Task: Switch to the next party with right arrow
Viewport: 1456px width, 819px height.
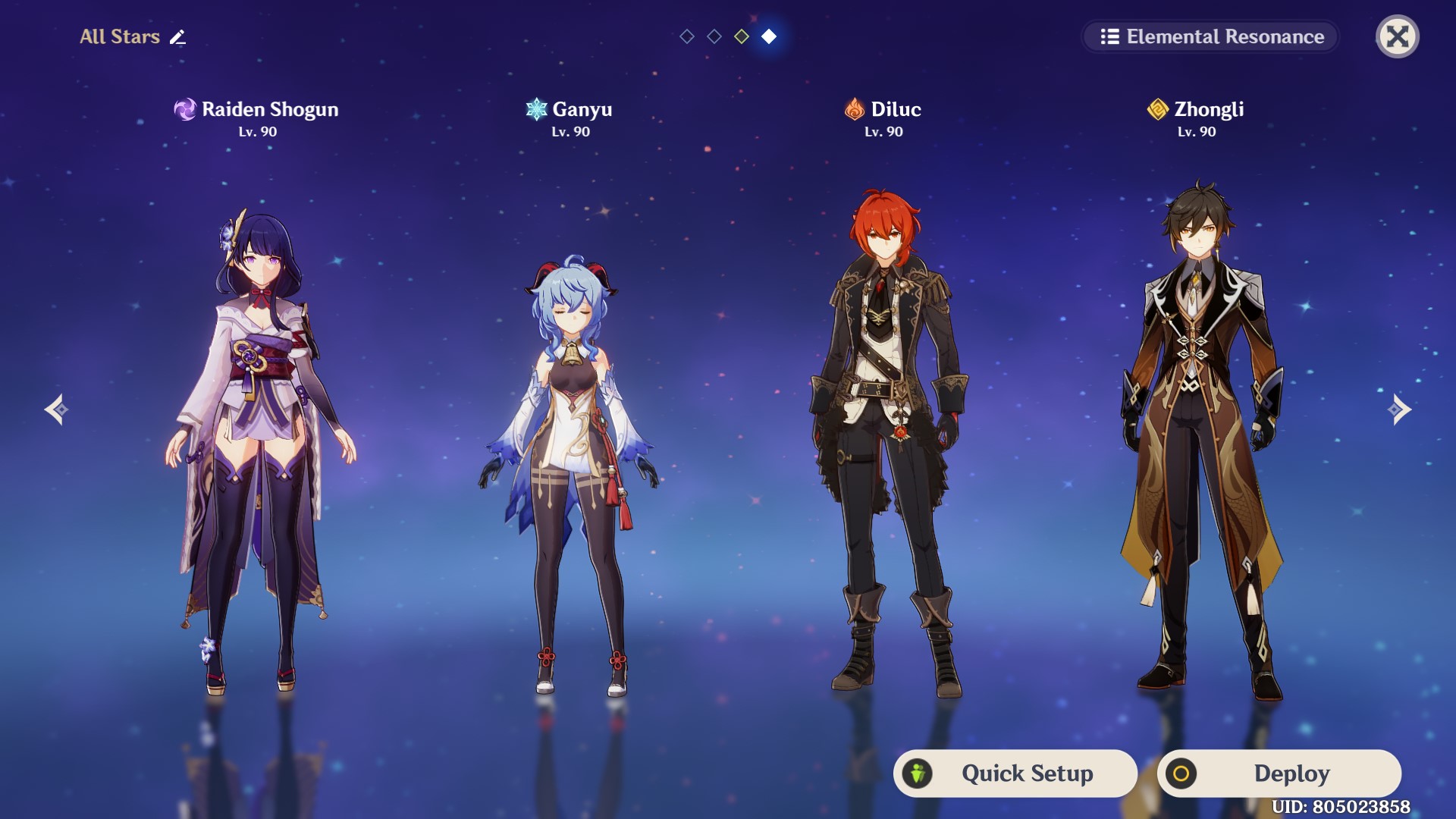Action: pos(1399,409)
